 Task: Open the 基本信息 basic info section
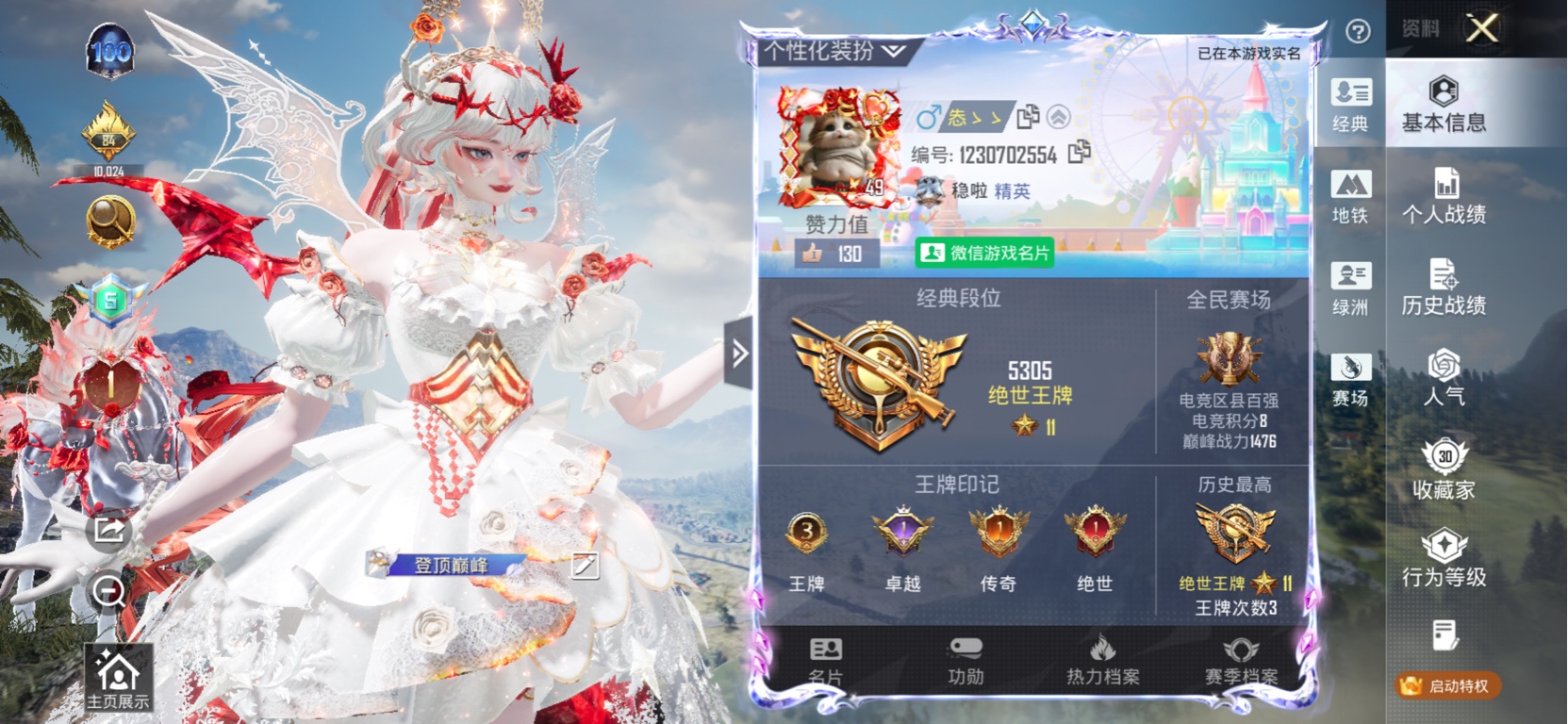pos(1444,105)
